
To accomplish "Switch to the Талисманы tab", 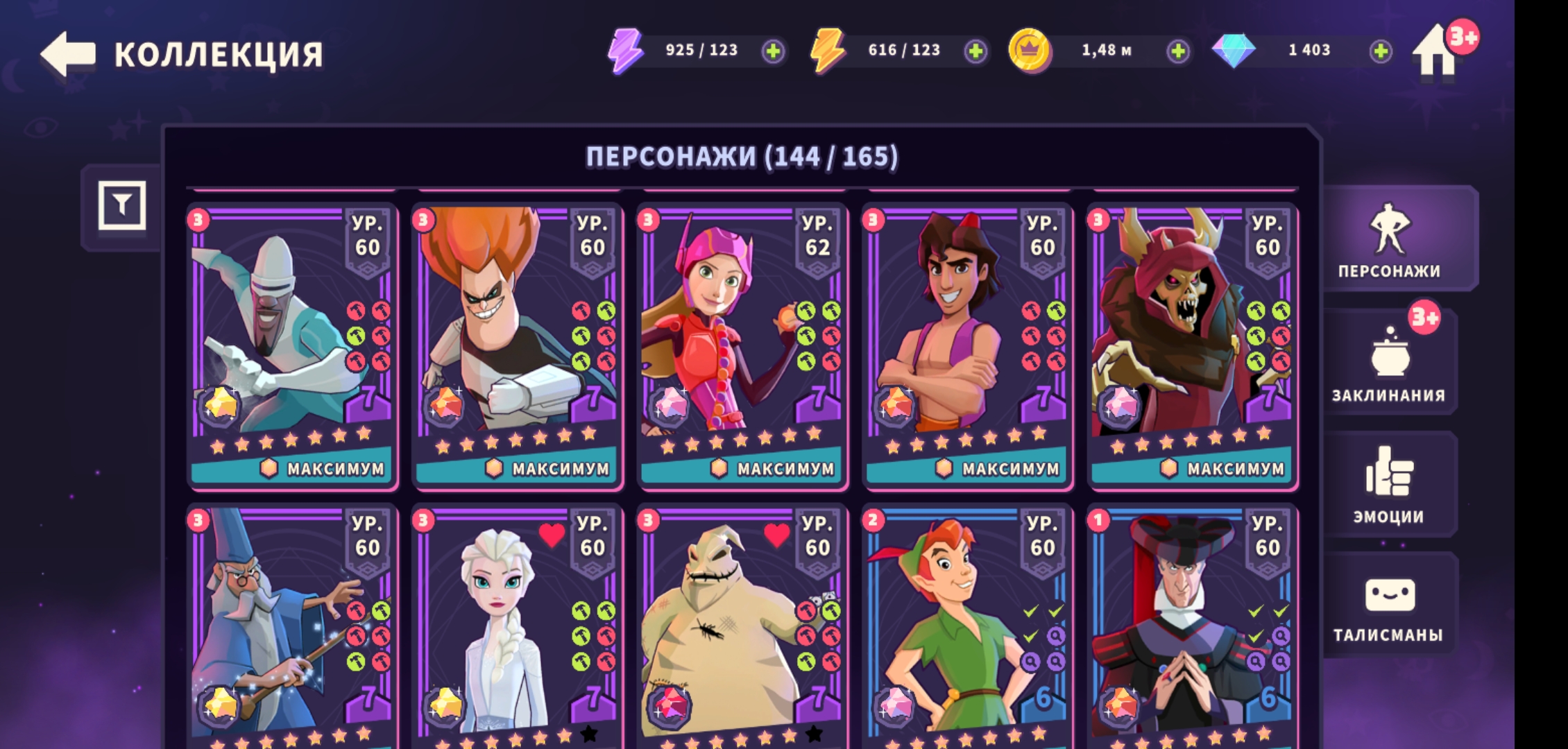I will point(1389,607).
